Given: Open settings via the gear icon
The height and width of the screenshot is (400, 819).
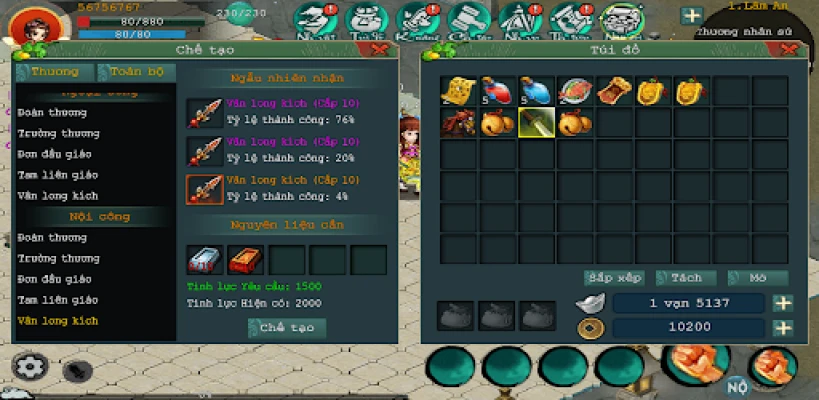Looking at the screenshot, I should [31, 367].
